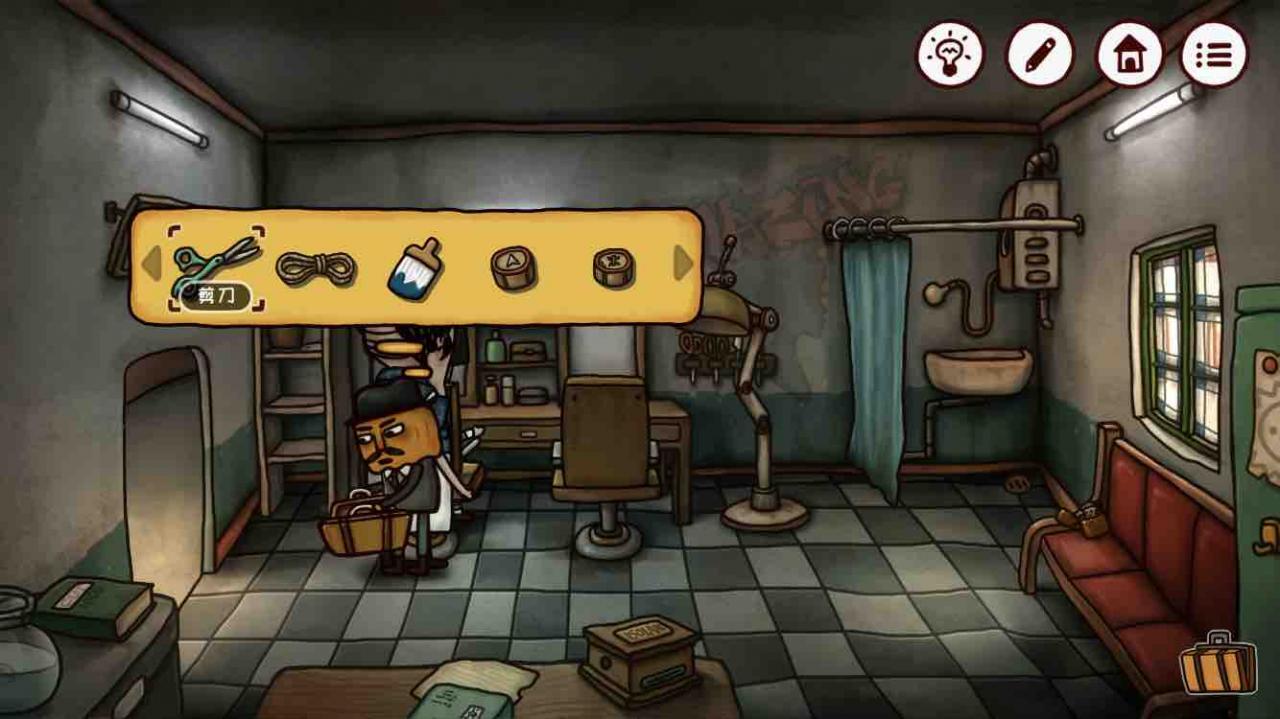The height and width of the screenshot is (719, 1280).
Task: Pick the coiled rope item
Action: [316, 267]
